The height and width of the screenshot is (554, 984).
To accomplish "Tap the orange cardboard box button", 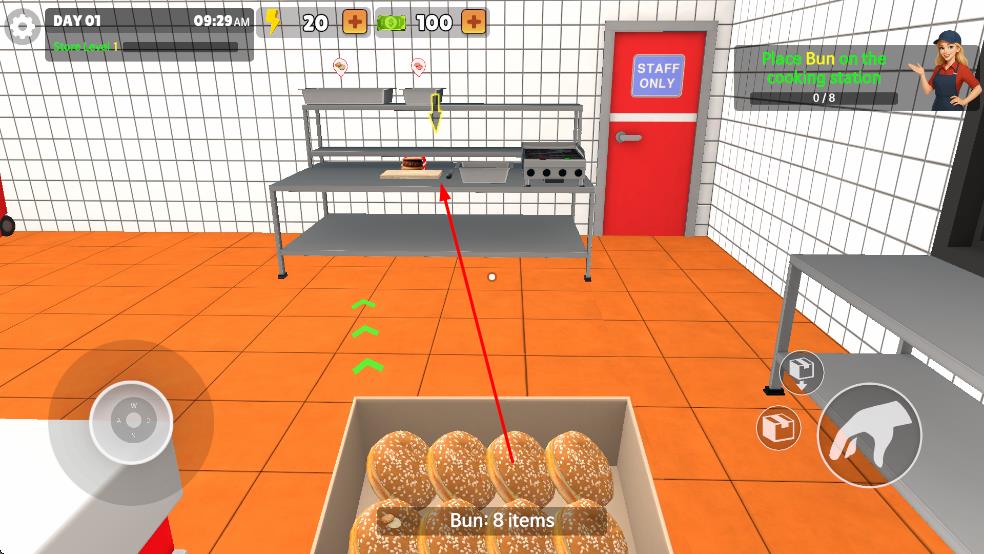I will [x=779, y=429].
